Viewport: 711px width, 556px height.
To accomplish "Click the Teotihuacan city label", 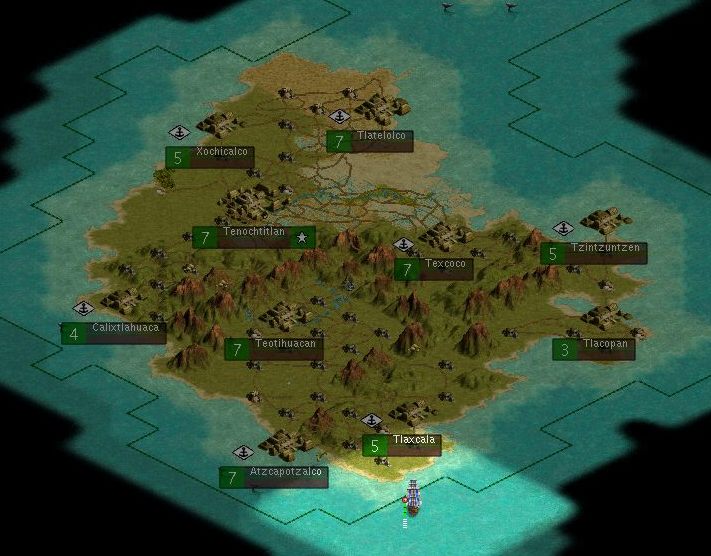I will [x=274, y=349].
